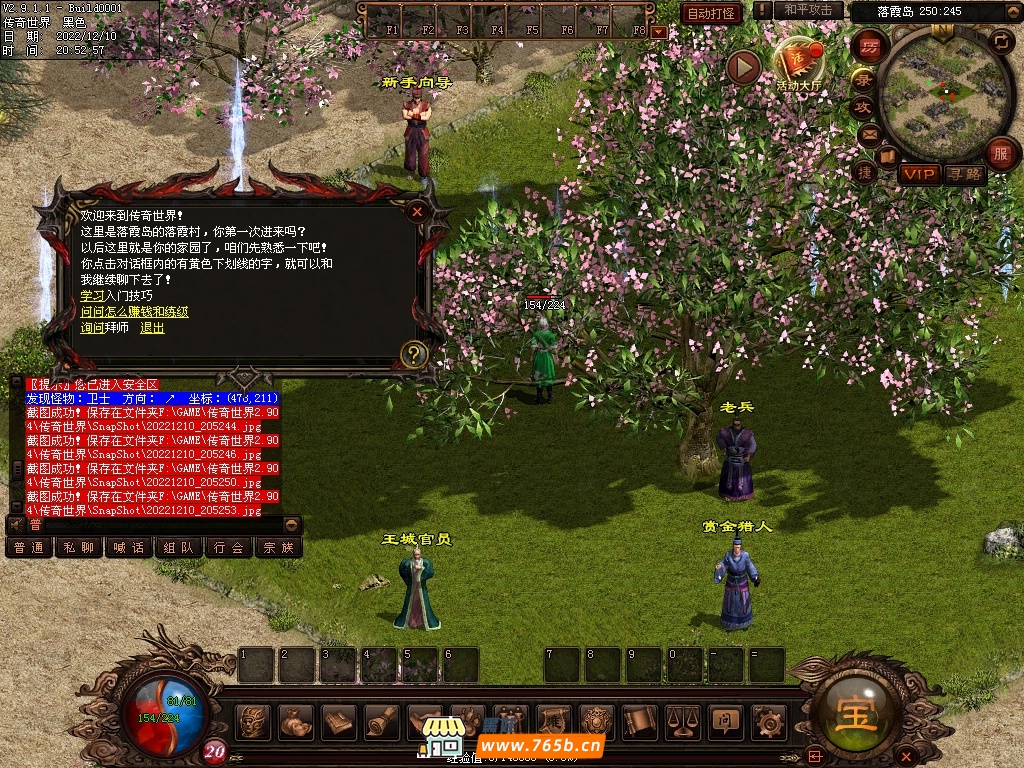Click the red 服 button by the minimap
The image size is (1024, 768).
pos(1000,153)
